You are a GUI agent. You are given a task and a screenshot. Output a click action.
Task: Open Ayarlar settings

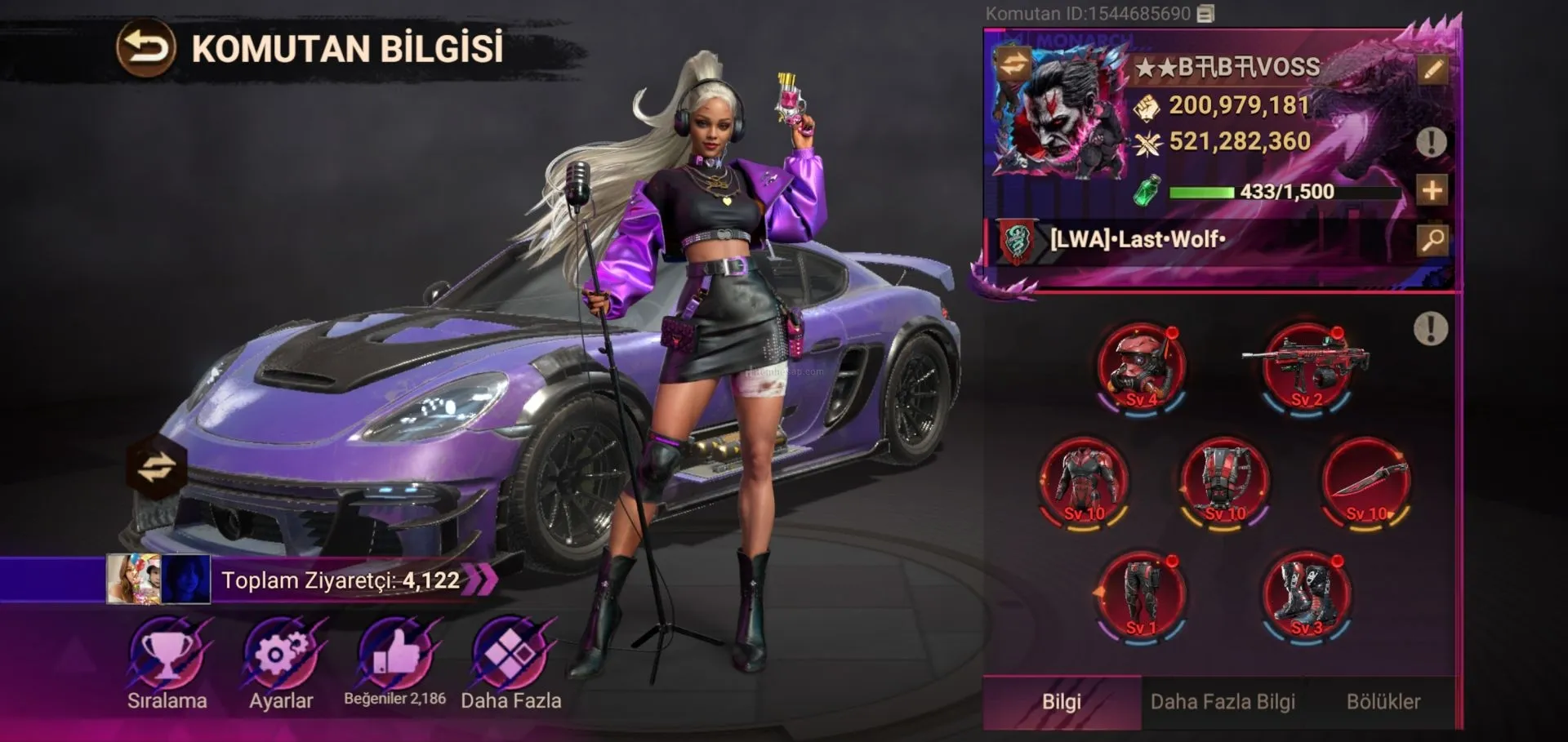(x=281, y=660)
